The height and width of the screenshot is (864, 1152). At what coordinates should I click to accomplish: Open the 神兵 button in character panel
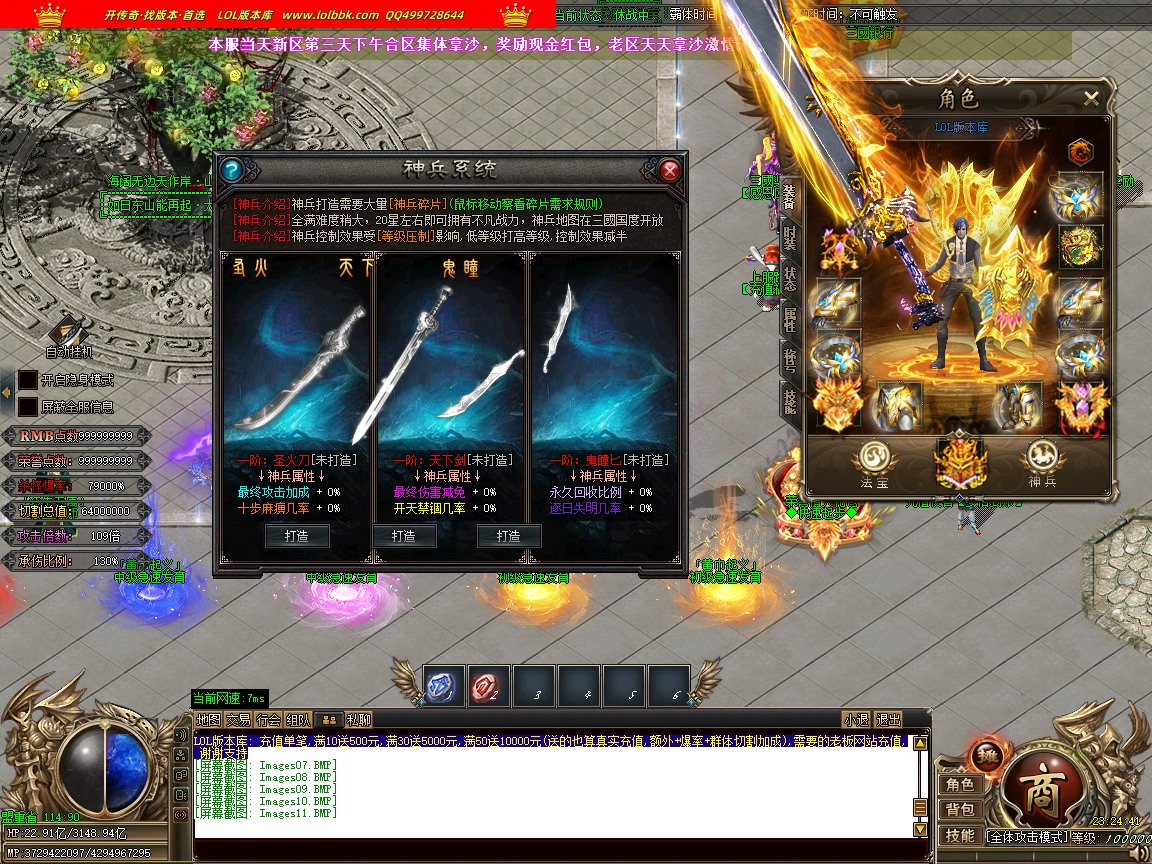pyautogui.click(x=1042, y=463)
